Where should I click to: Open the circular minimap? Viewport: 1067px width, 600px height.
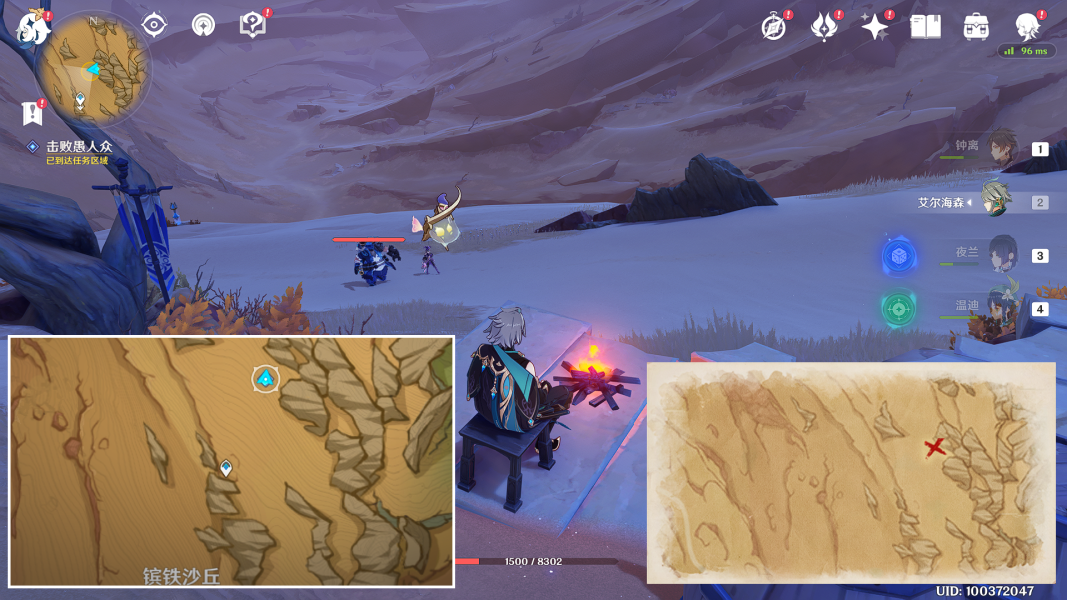(x=93, y=68)
